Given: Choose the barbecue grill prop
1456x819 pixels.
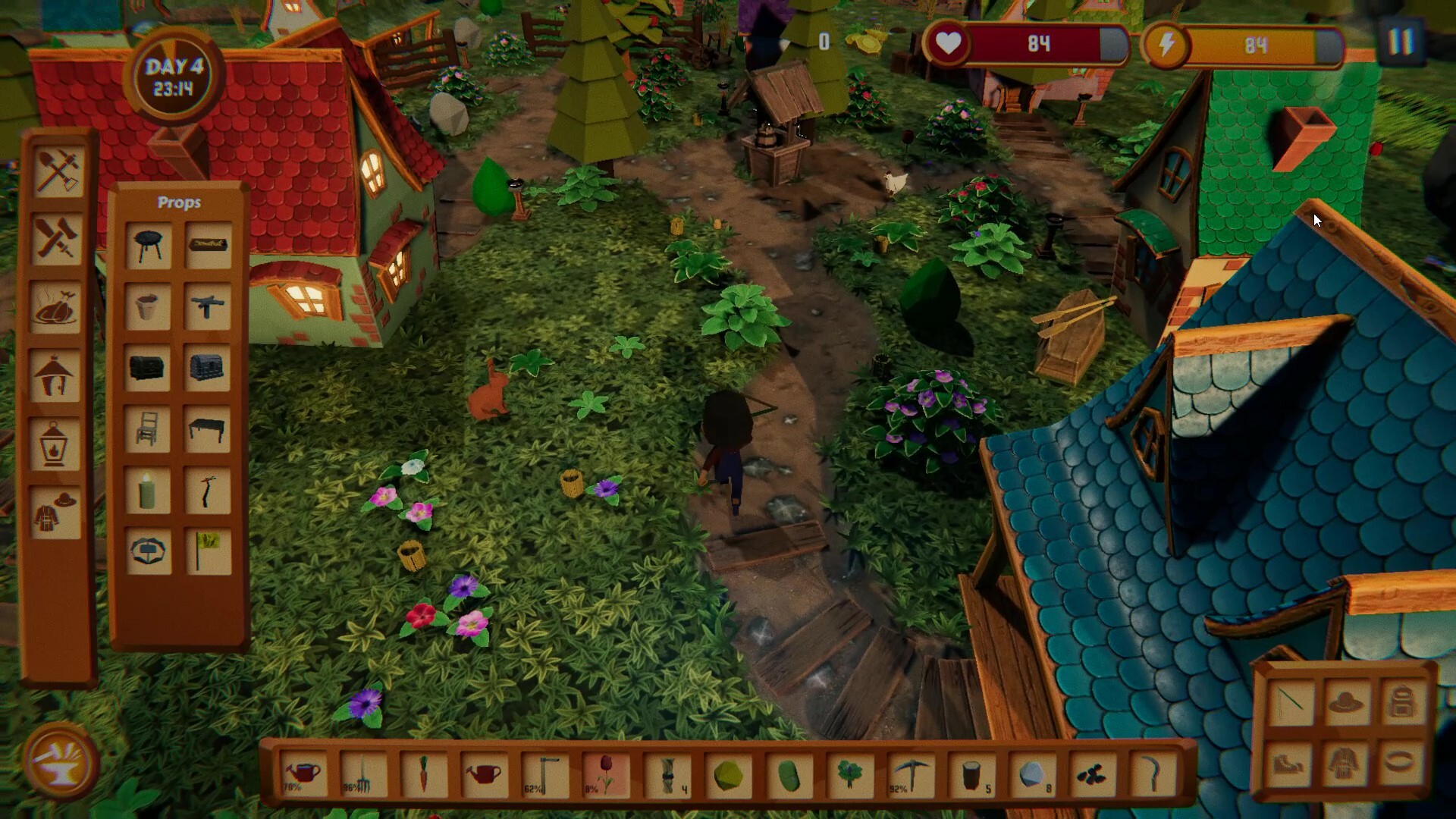Looking at the screenshot, I should pos(147,244).
